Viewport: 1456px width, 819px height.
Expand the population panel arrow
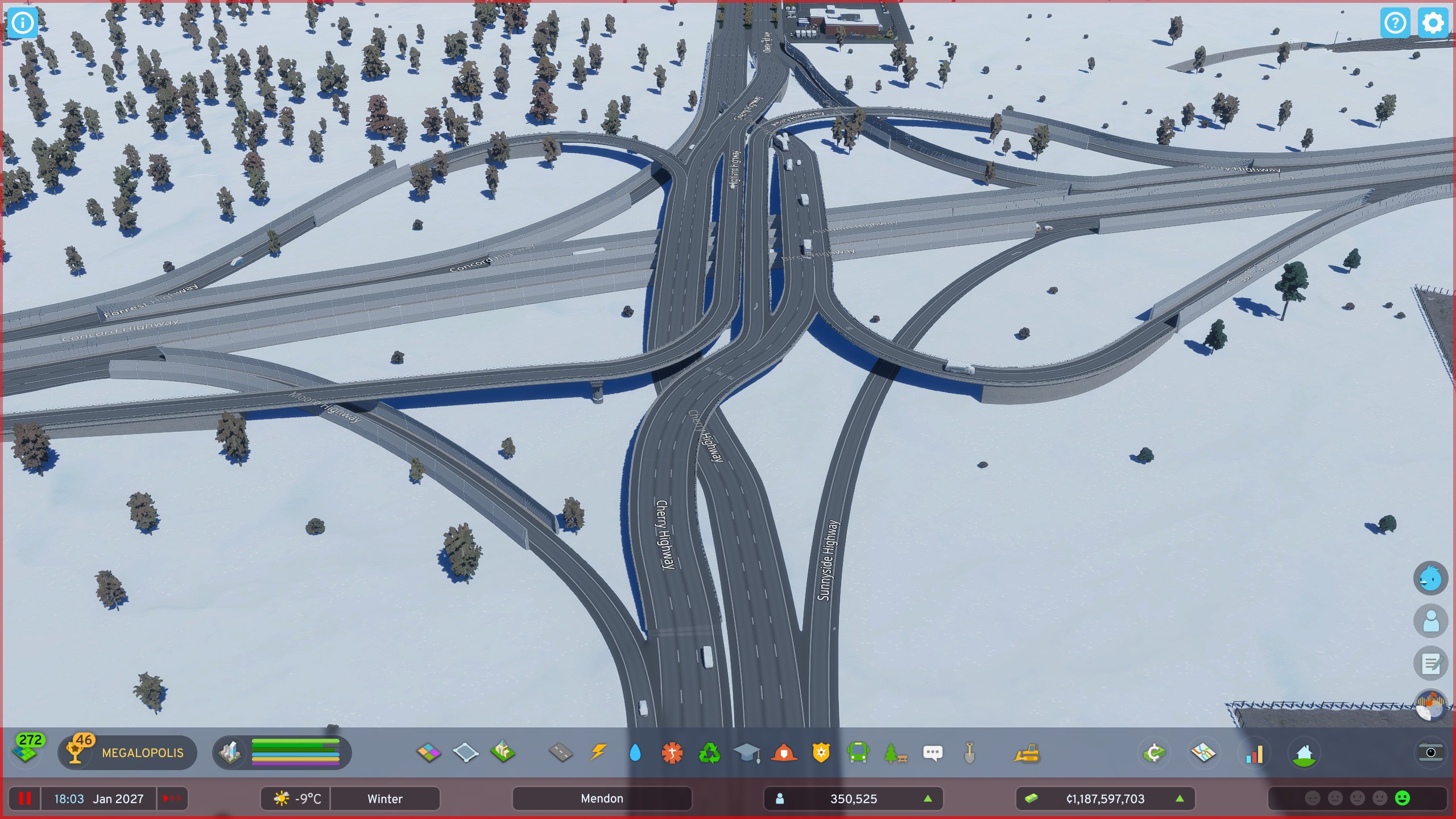[929, 798]
